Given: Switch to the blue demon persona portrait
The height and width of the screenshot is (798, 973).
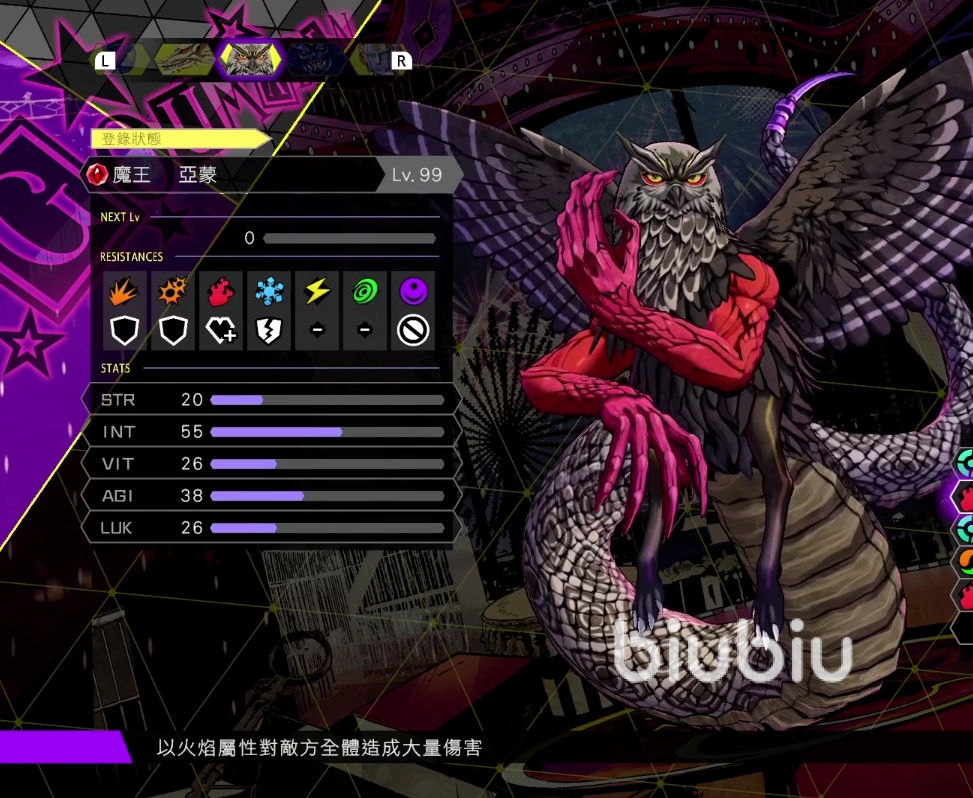Looking at the screenshot, I should coord(314,60).
